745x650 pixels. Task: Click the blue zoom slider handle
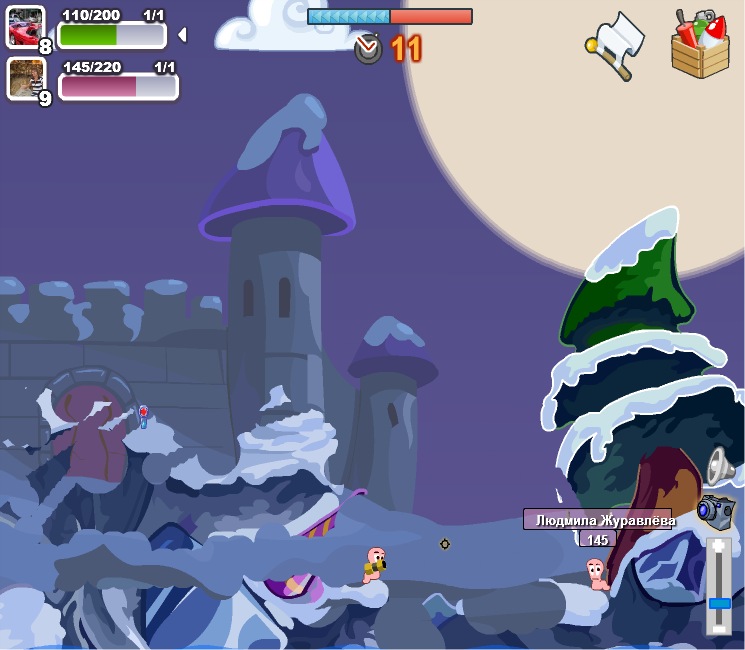click(x=719, y=603)
